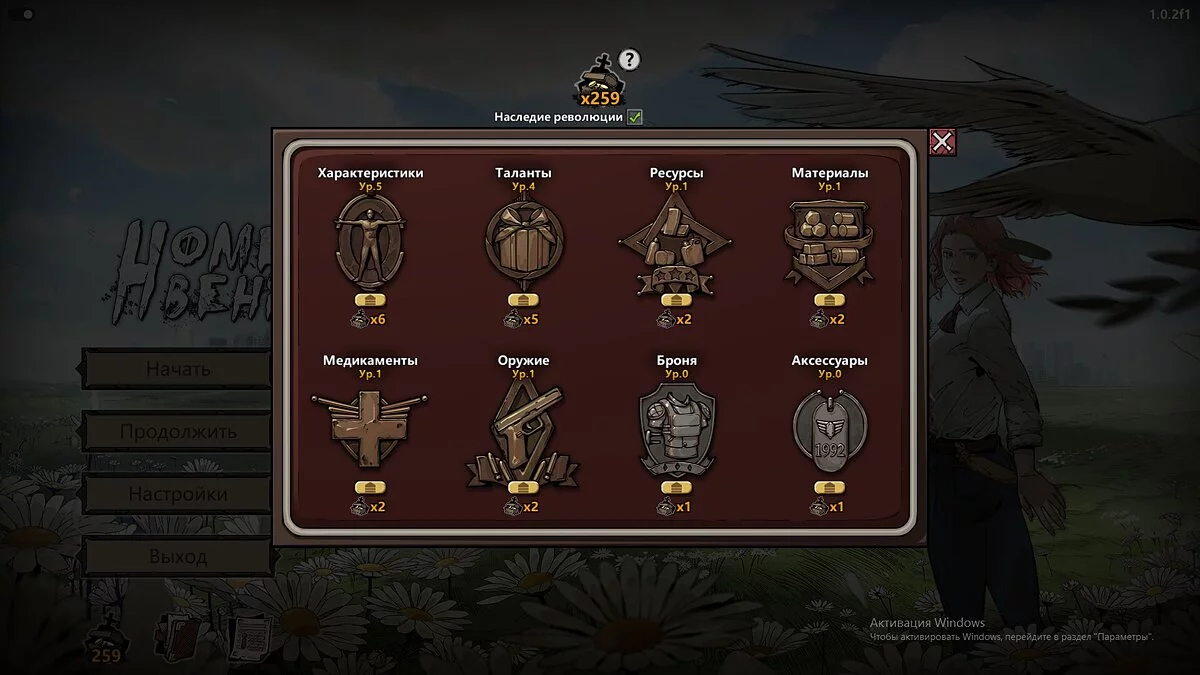Viewport: 1200px width, 675px height.
Task: Choose Начать from the main menu
Action: (177, 369)
